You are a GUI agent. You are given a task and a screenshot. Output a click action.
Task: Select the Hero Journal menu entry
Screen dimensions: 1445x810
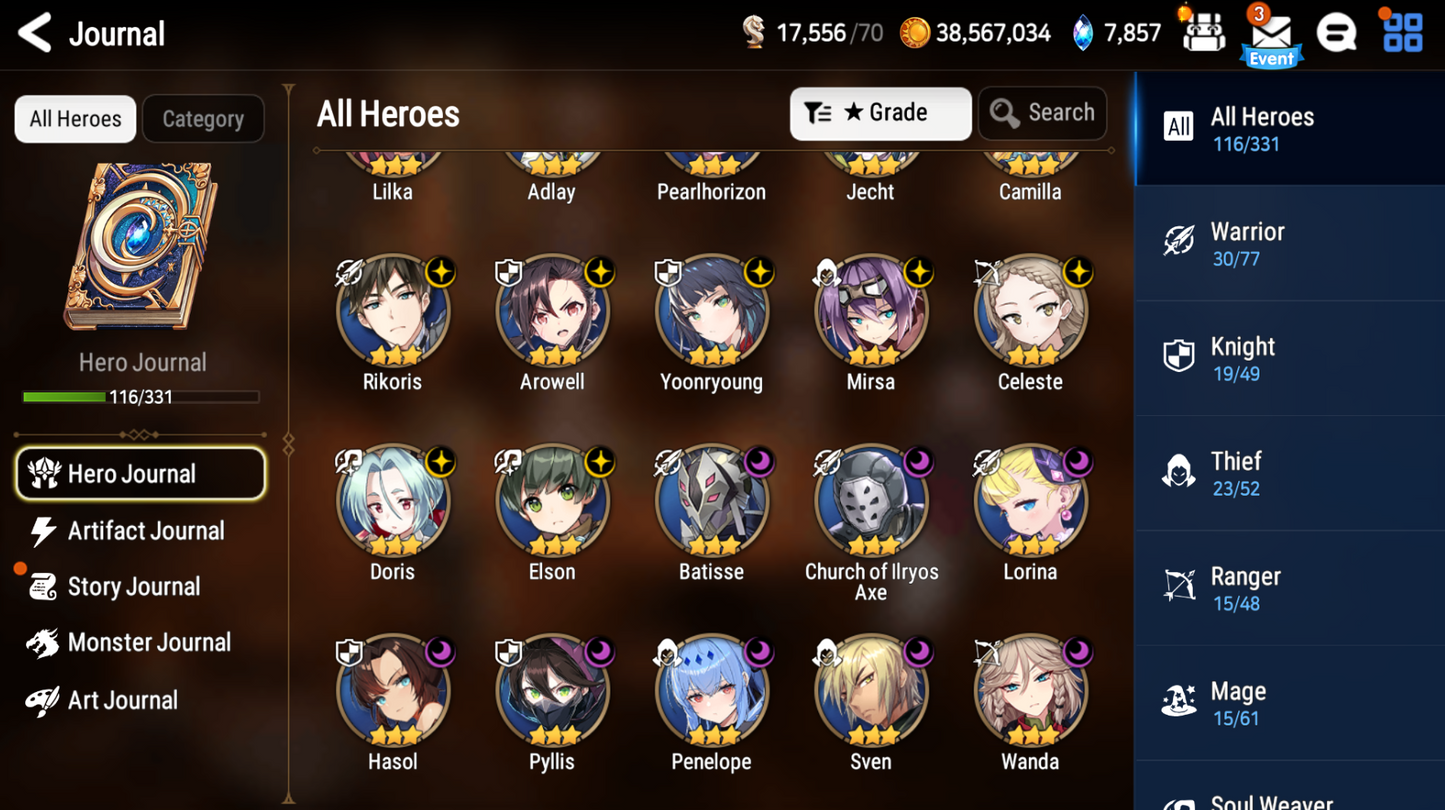click(x=140, y=473)
